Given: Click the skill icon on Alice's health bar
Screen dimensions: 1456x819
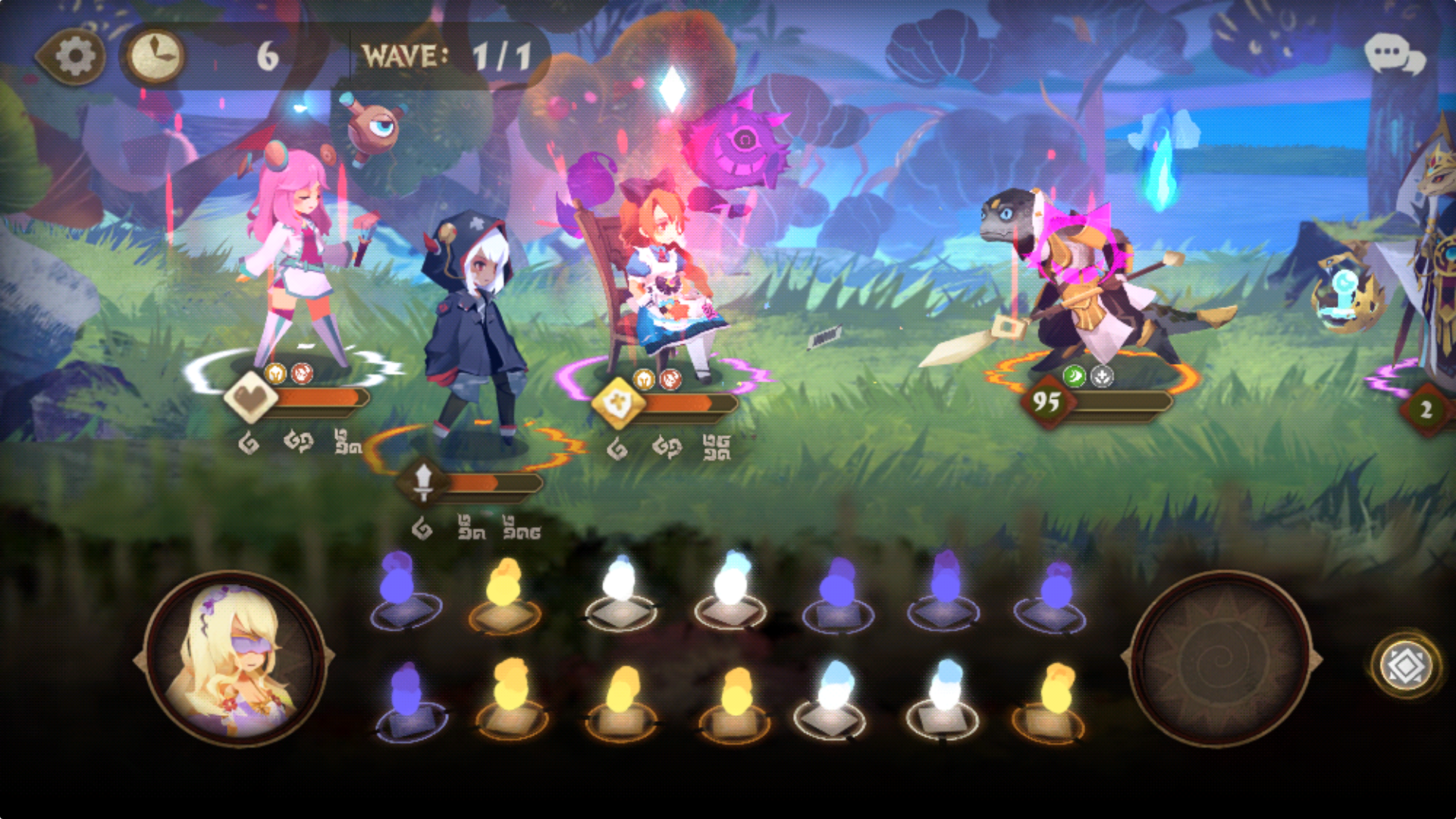Looking at the screenshot, I should 620,404.
